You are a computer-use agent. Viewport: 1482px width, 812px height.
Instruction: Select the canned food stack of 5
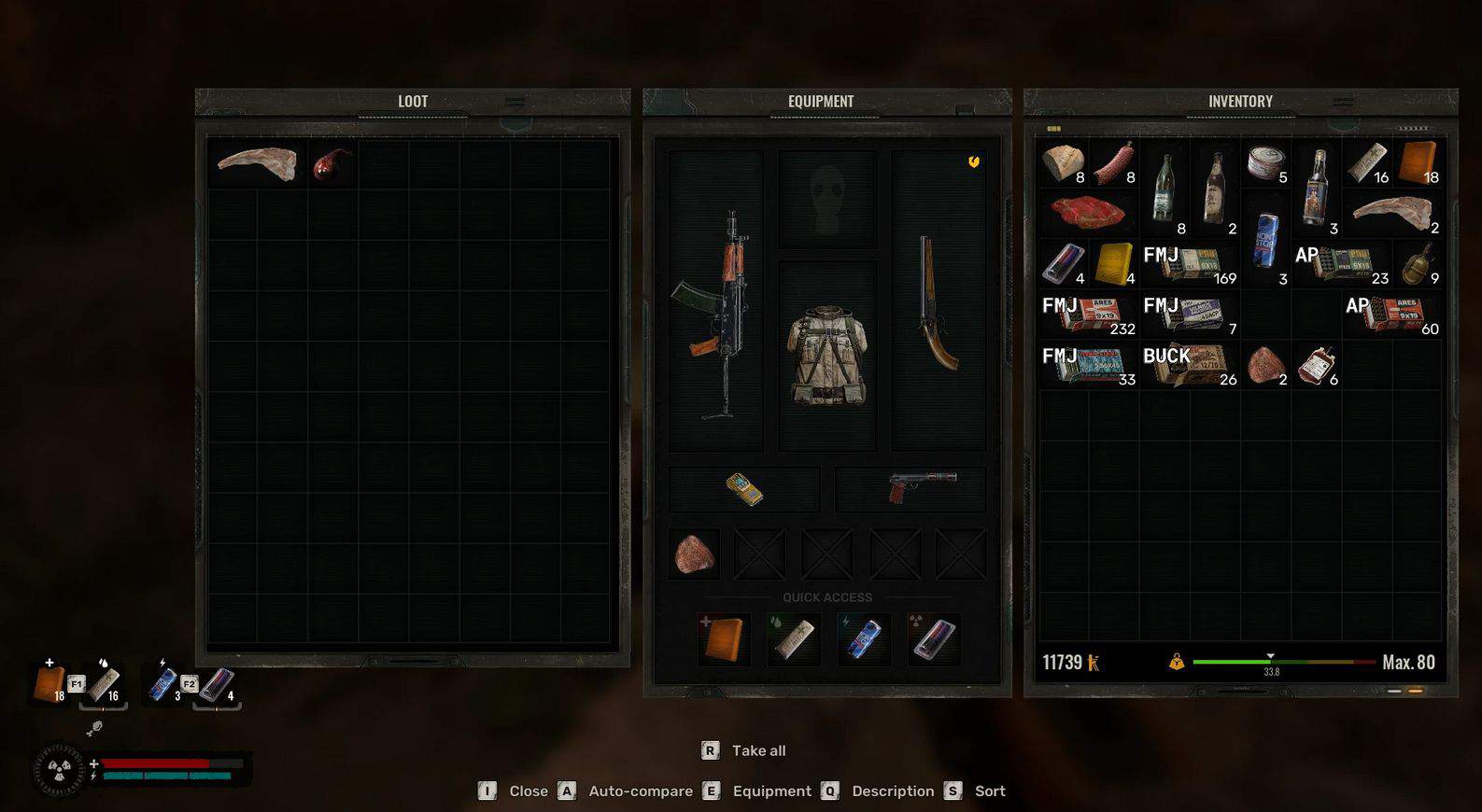click(1266, 162)
